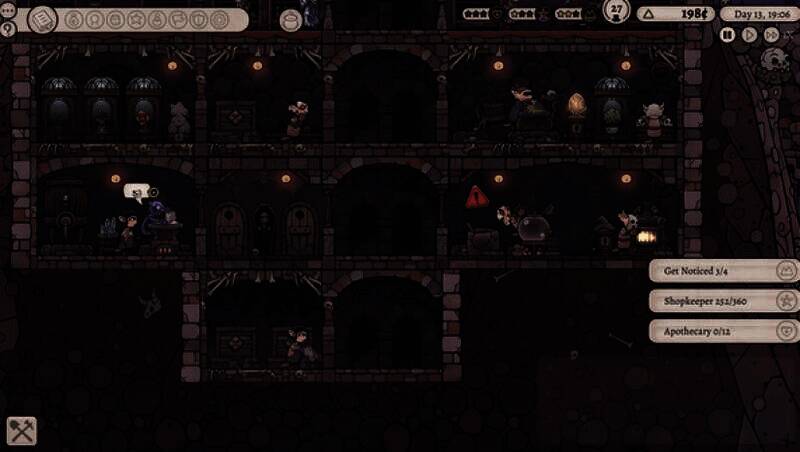Click the skull icon below speed controls
The height and width of the screenshot is (452, 800).
771,59
